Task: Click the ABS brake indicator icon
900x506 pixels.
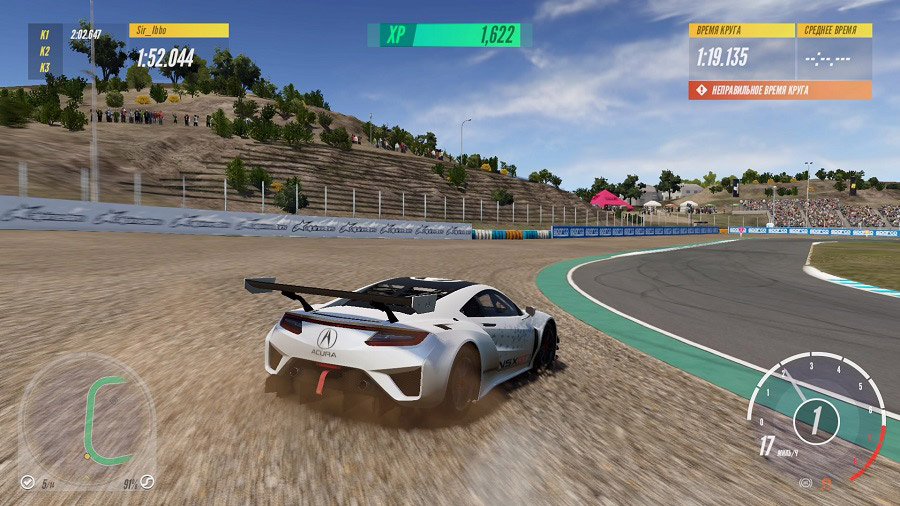Action: (805, 483)
